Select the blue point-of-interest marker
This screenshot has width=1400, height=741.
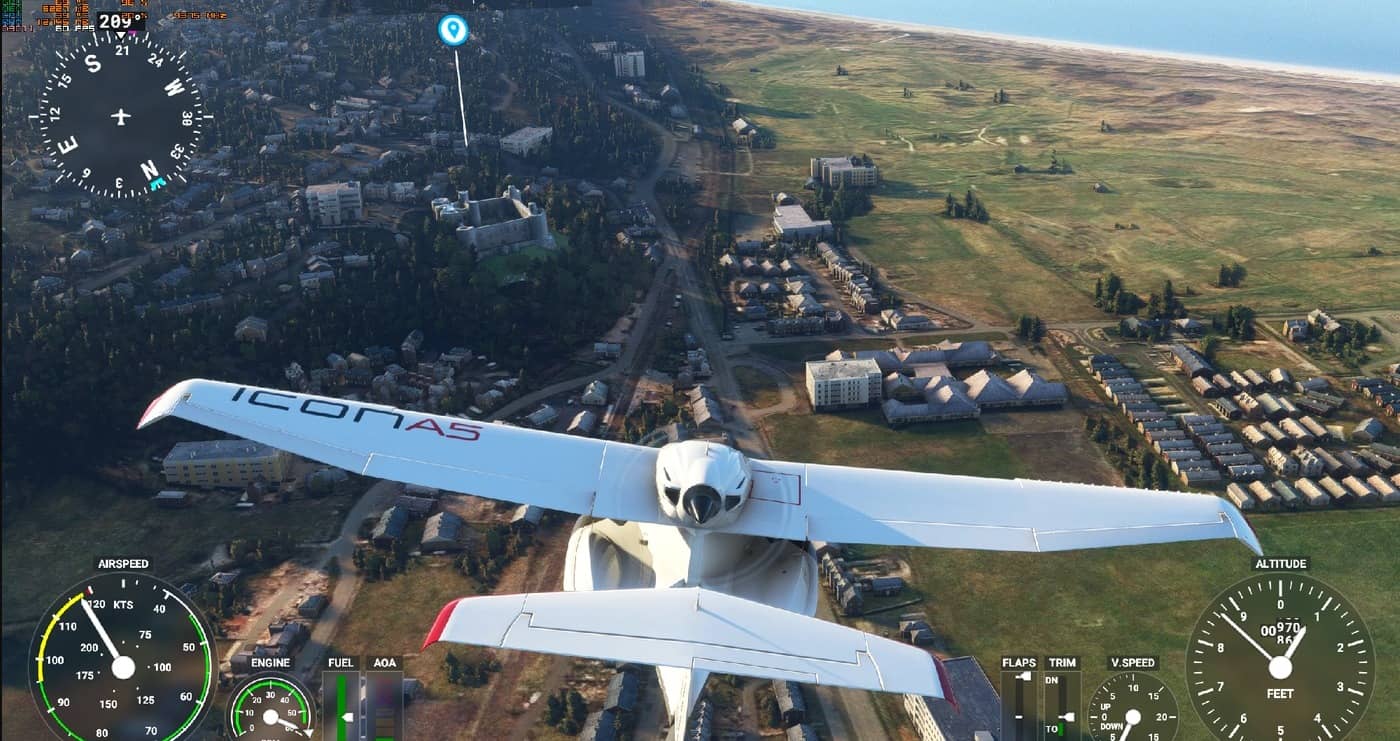pyautogui.click(x=453, y=29)
